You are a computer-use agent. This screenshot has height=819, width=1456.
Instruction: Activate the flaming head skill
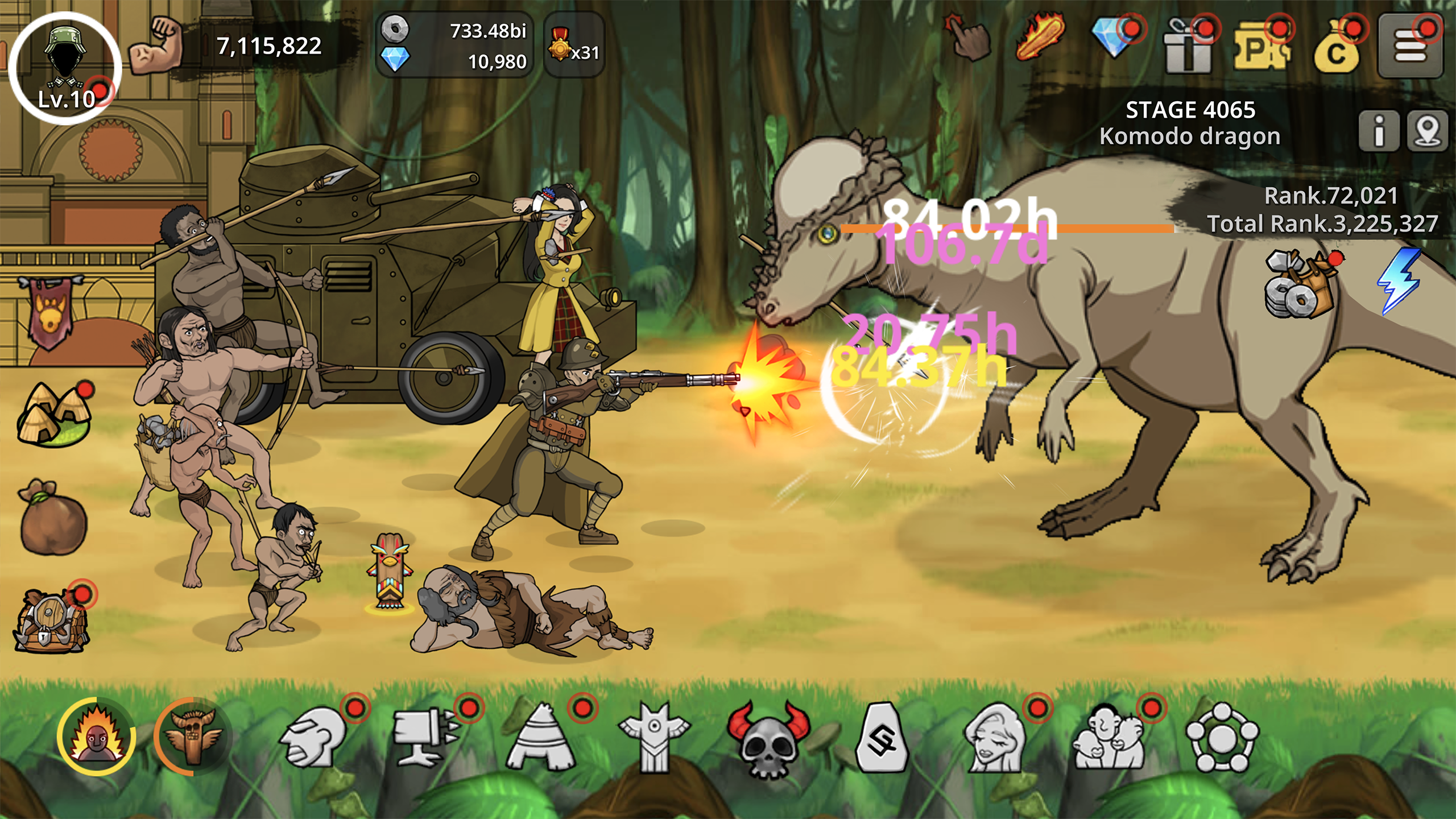[96, 736]
